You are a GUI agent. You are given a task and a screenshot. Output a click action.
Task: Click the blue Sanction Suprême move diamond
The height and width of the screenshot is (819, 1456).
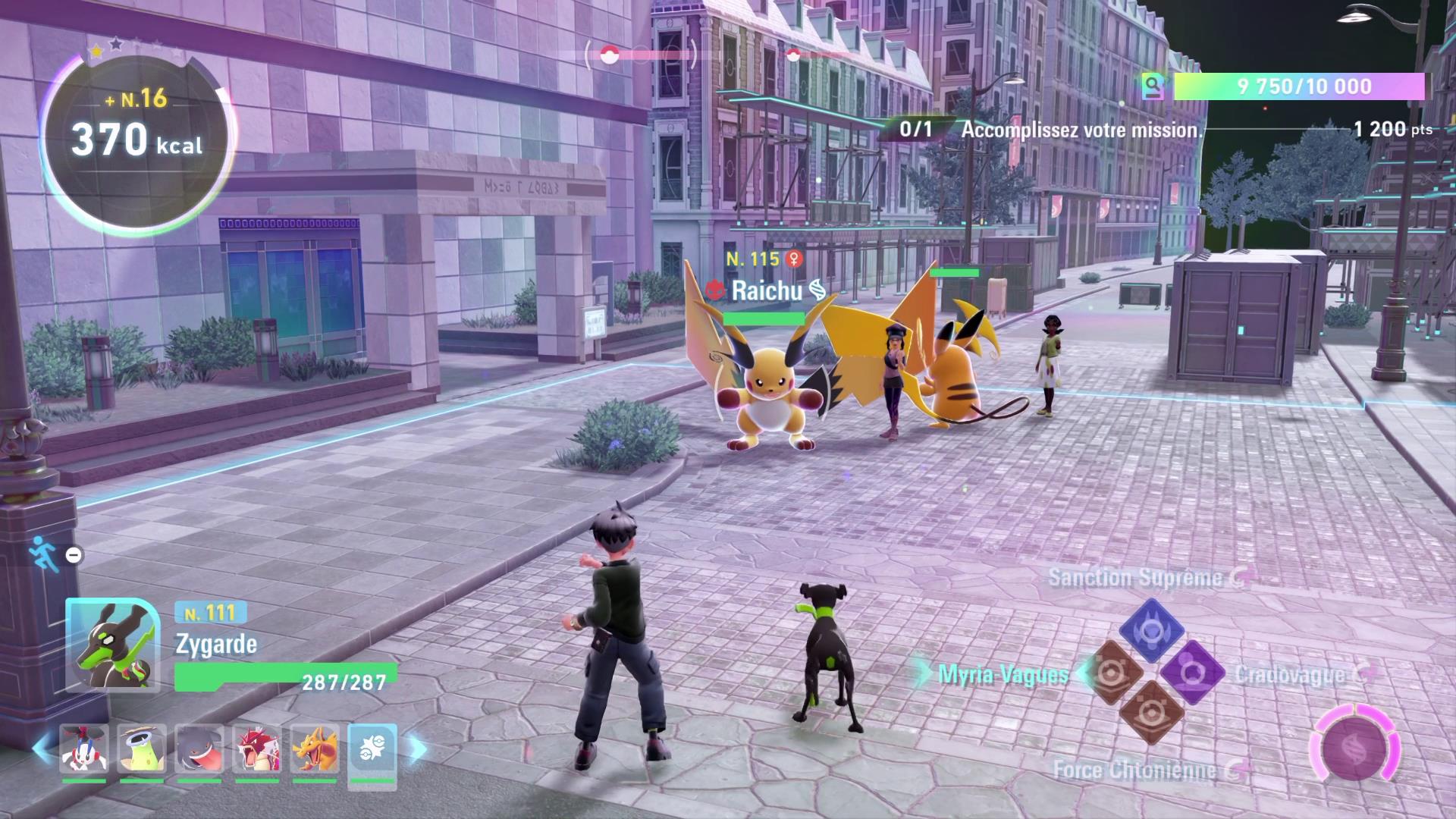(1153, 629)
